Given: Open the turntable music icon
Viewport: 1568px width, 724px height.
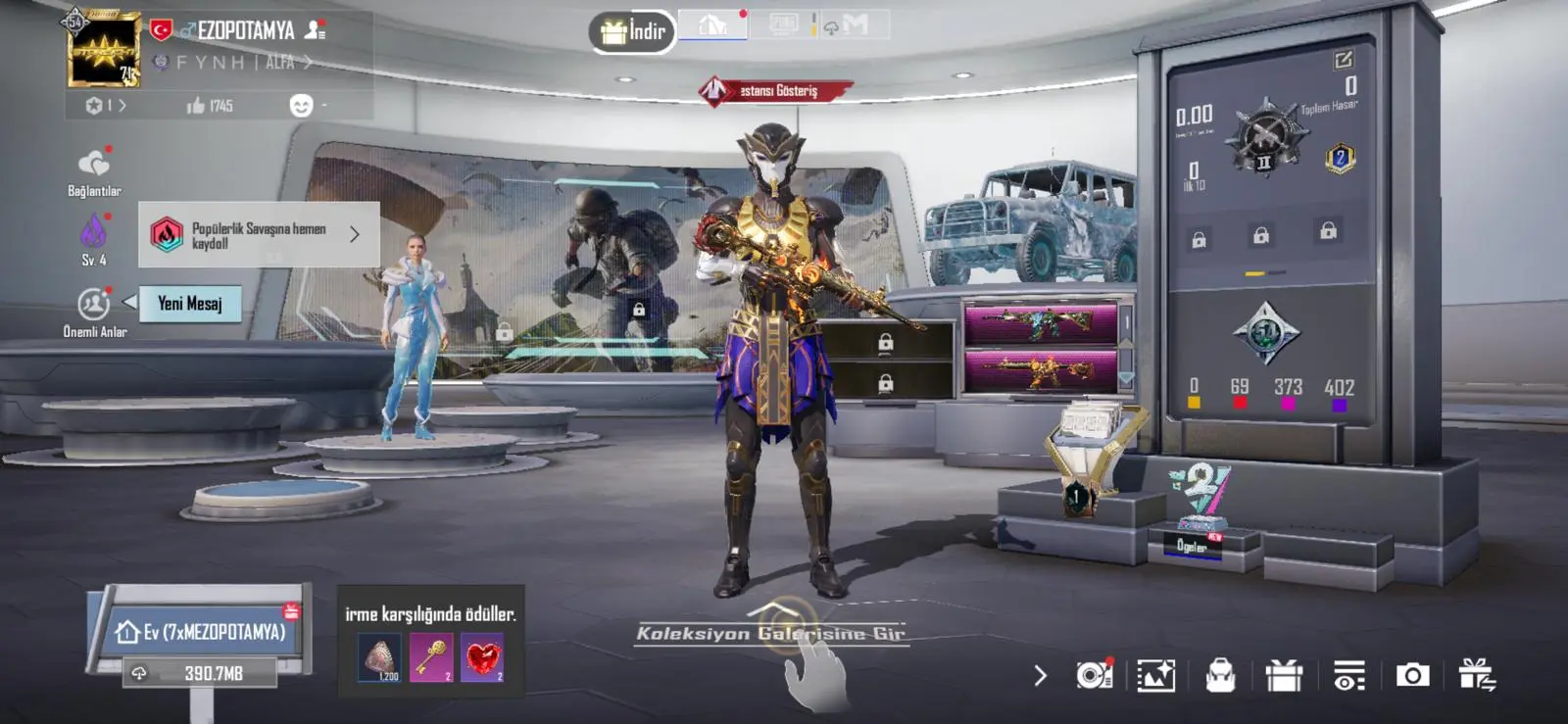Looking at the screenshot, I should (x=1094, y=675).
